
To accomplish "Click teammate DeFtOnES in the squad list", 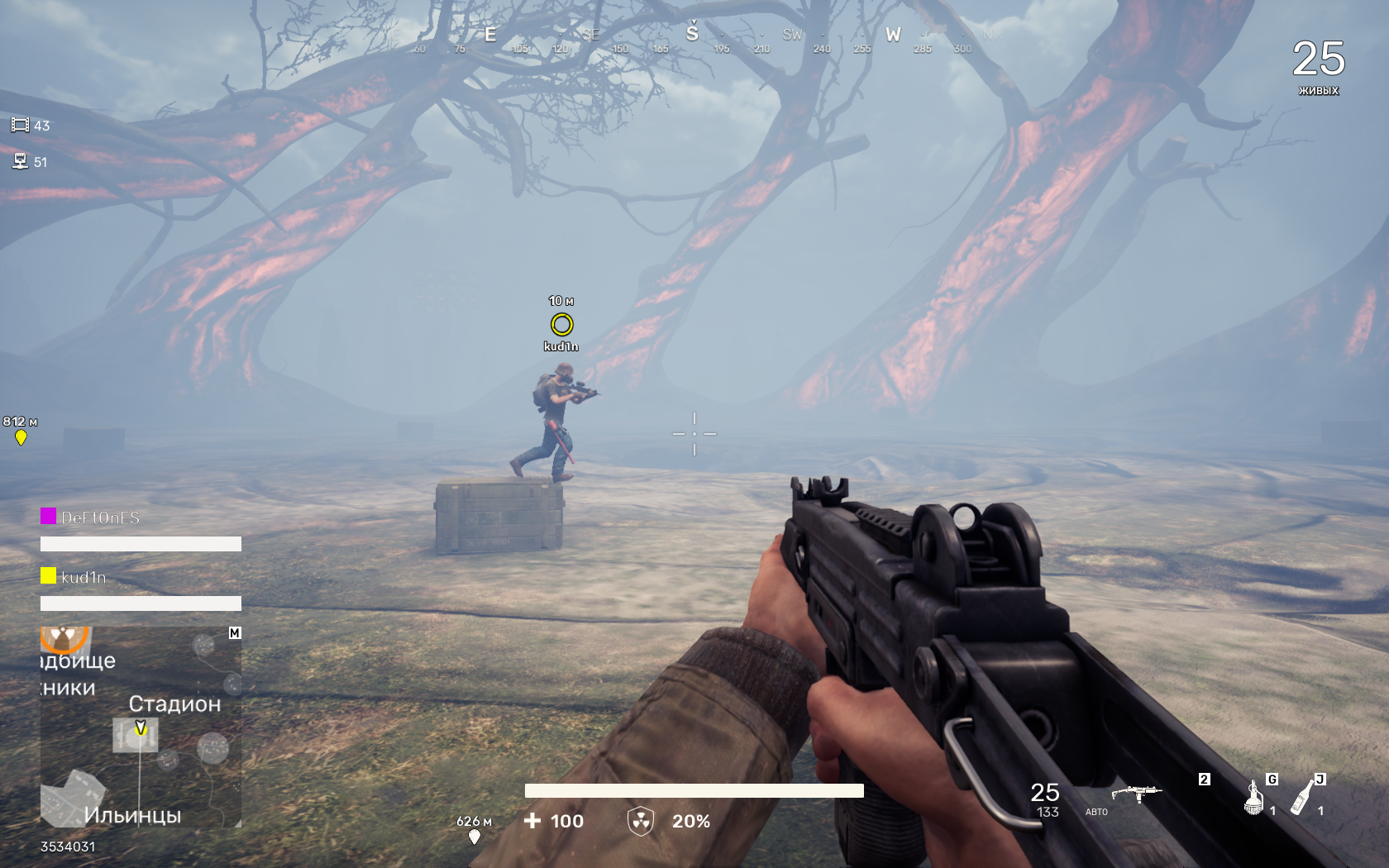I will point(100,517).
